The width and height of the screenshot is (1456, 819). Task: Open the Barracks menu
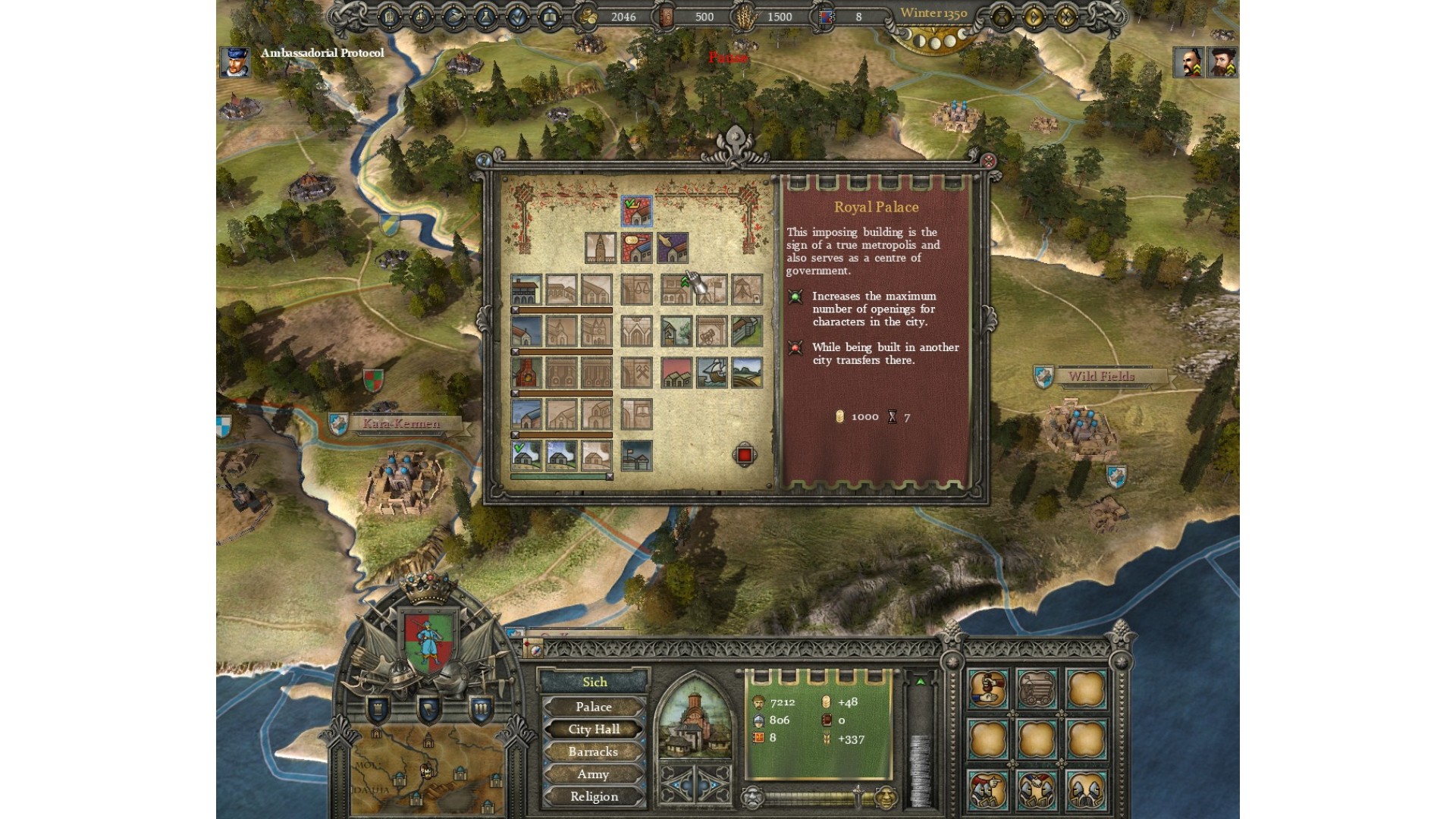[594, 752]
